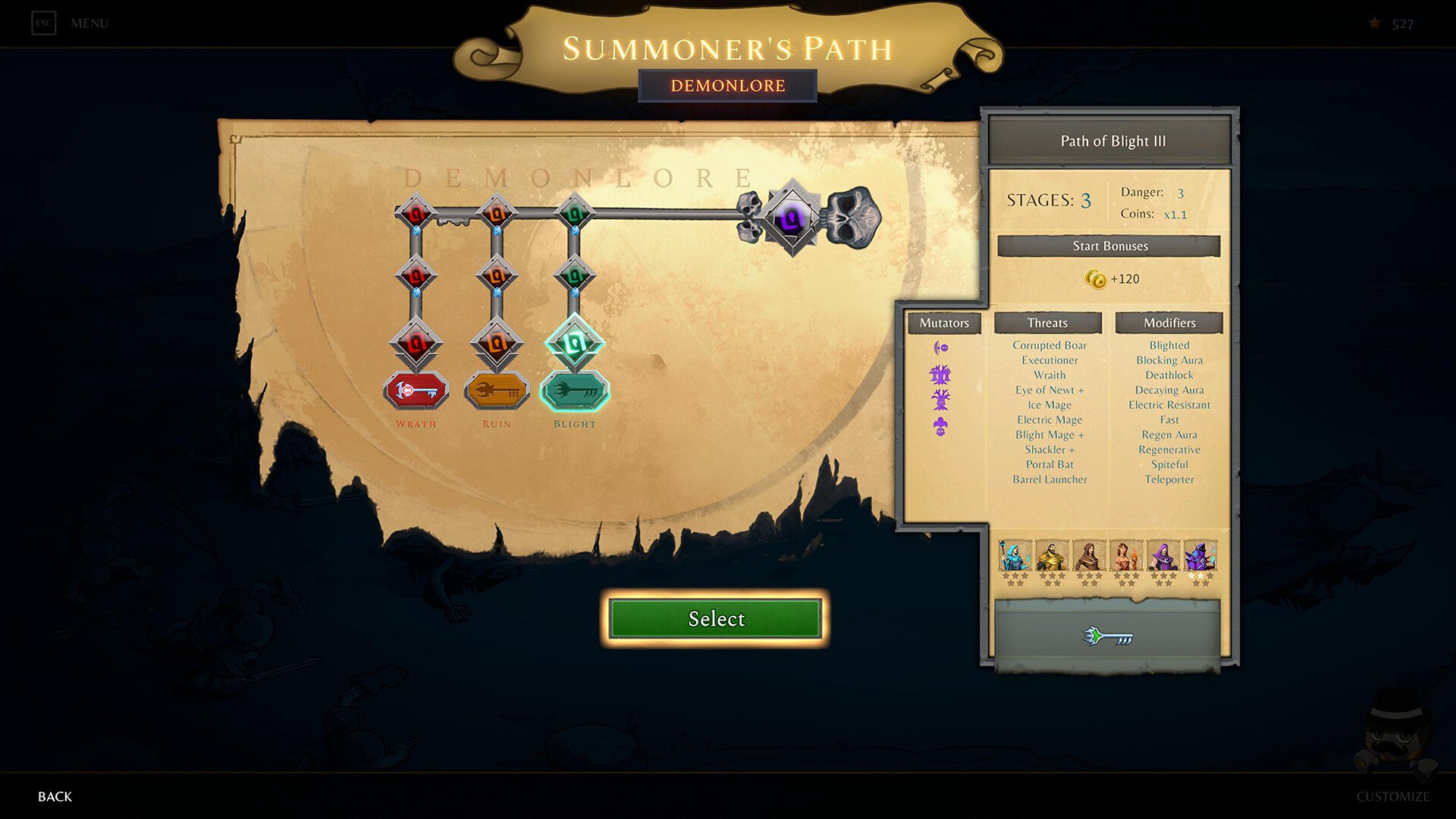This screenshot has height=819, width=1456.
Task: Choose the teal Blight key path
Action: [575, 391]
